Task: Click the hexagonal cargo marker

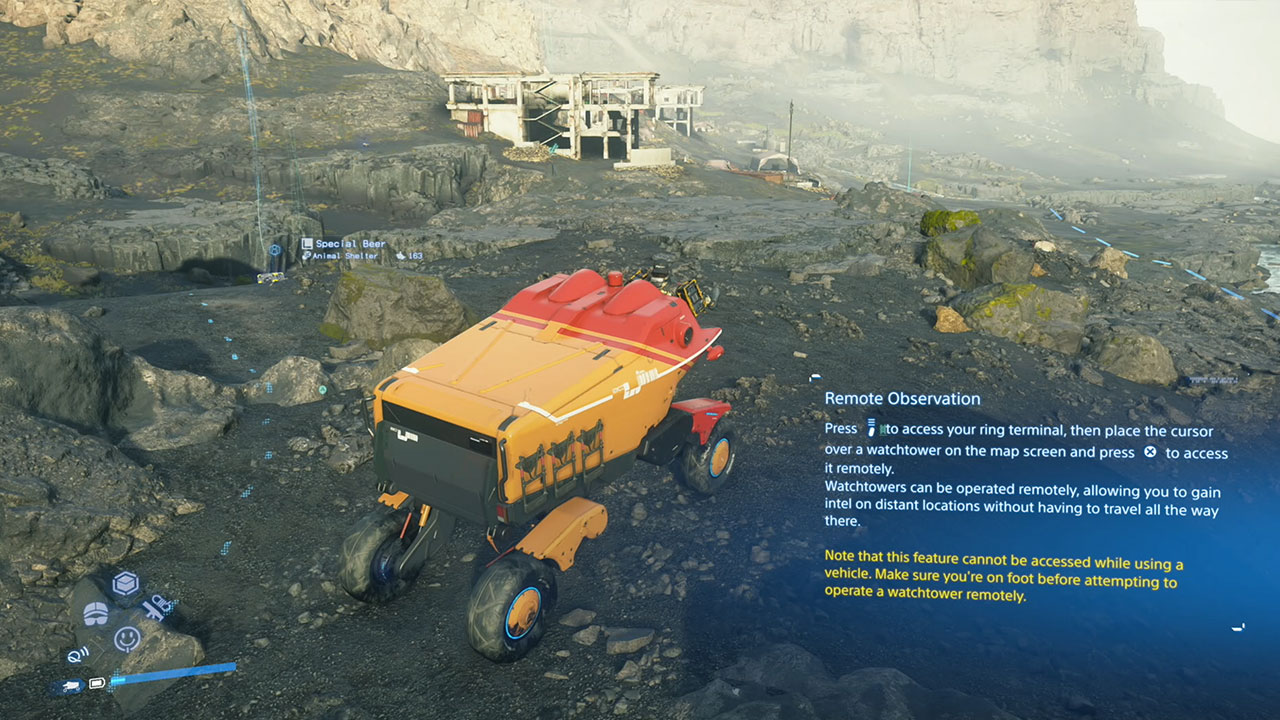Action: [x=274, y=250]
